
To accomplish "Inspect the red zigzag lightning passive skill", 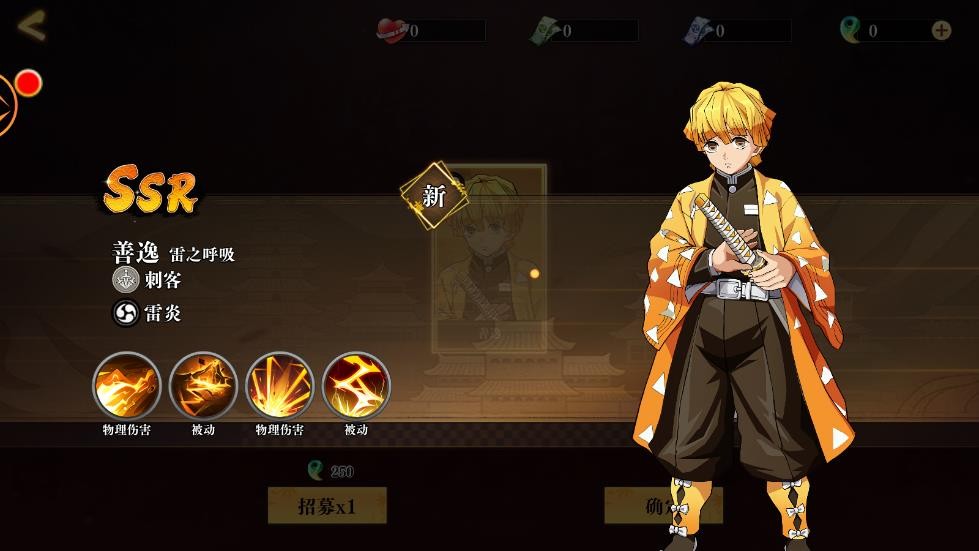I will click(356, 386).
